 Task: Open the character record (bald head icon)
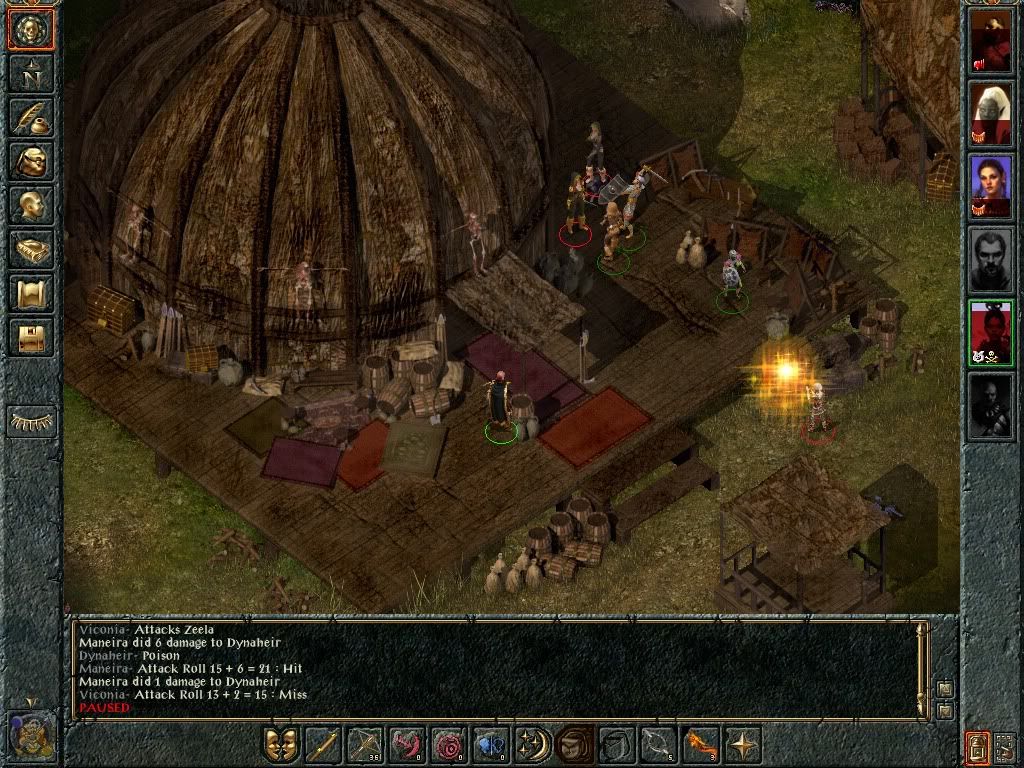pyautogui.click(x=31, y=206)
